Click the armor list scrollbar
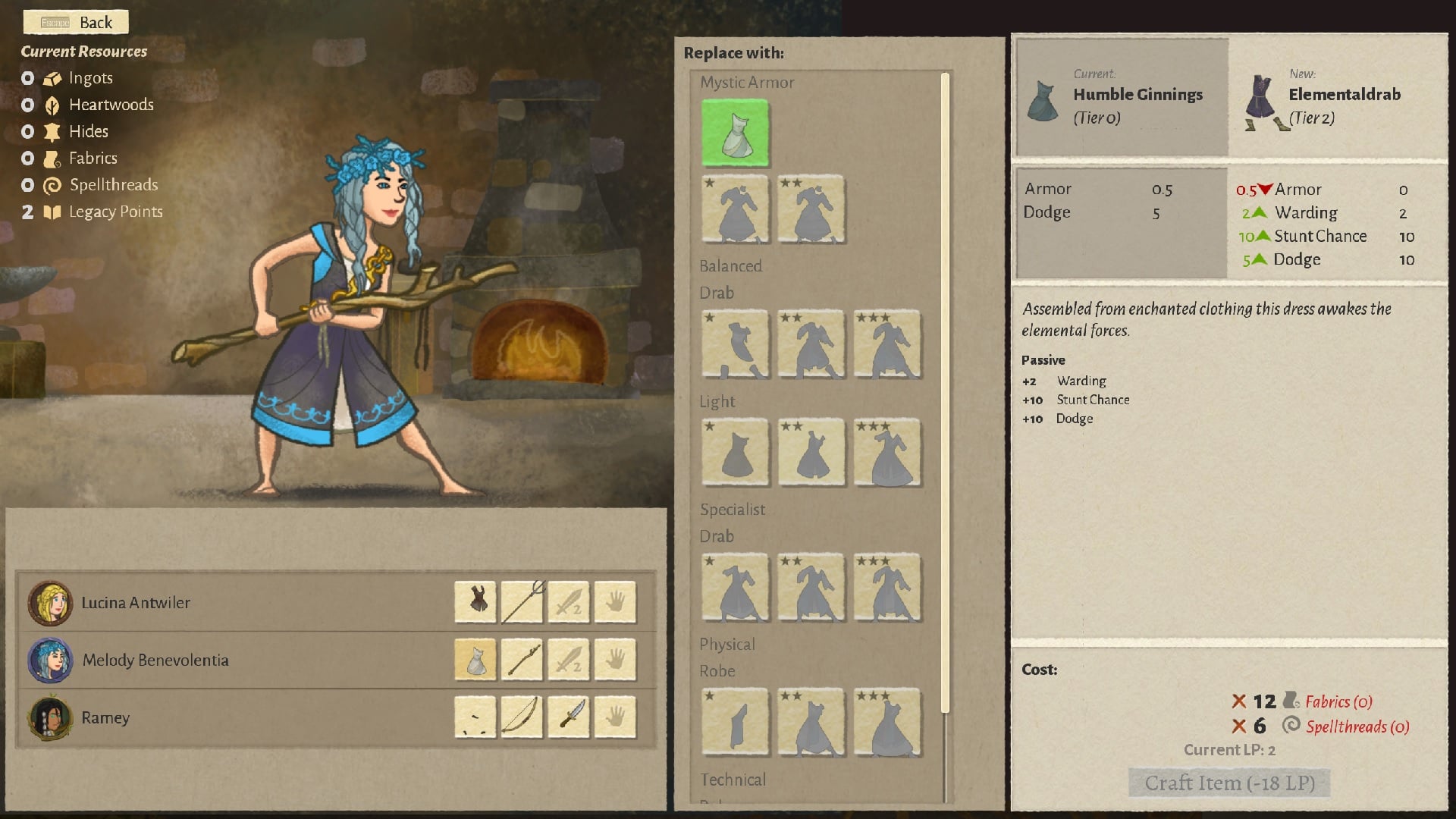Viewport: 1456px width, 819px height. (945, 394)
